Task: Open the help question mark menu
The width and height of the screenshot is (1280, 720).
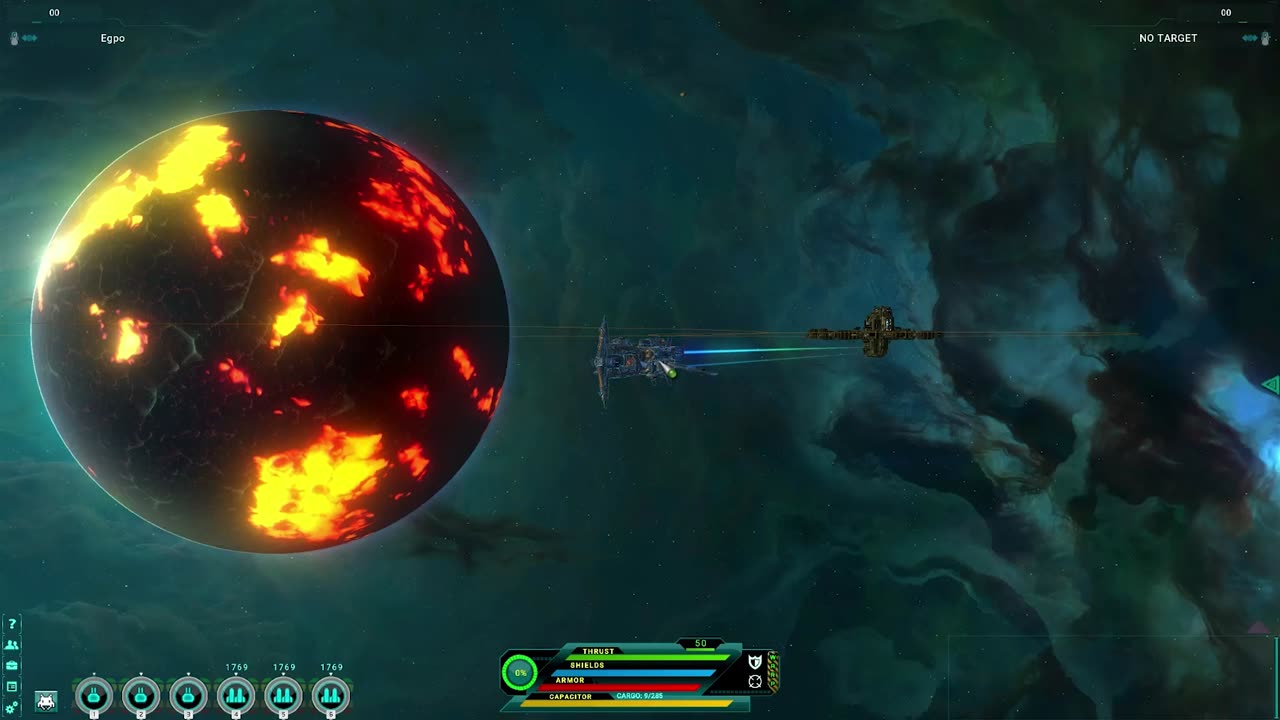Action: pos(12,624)
